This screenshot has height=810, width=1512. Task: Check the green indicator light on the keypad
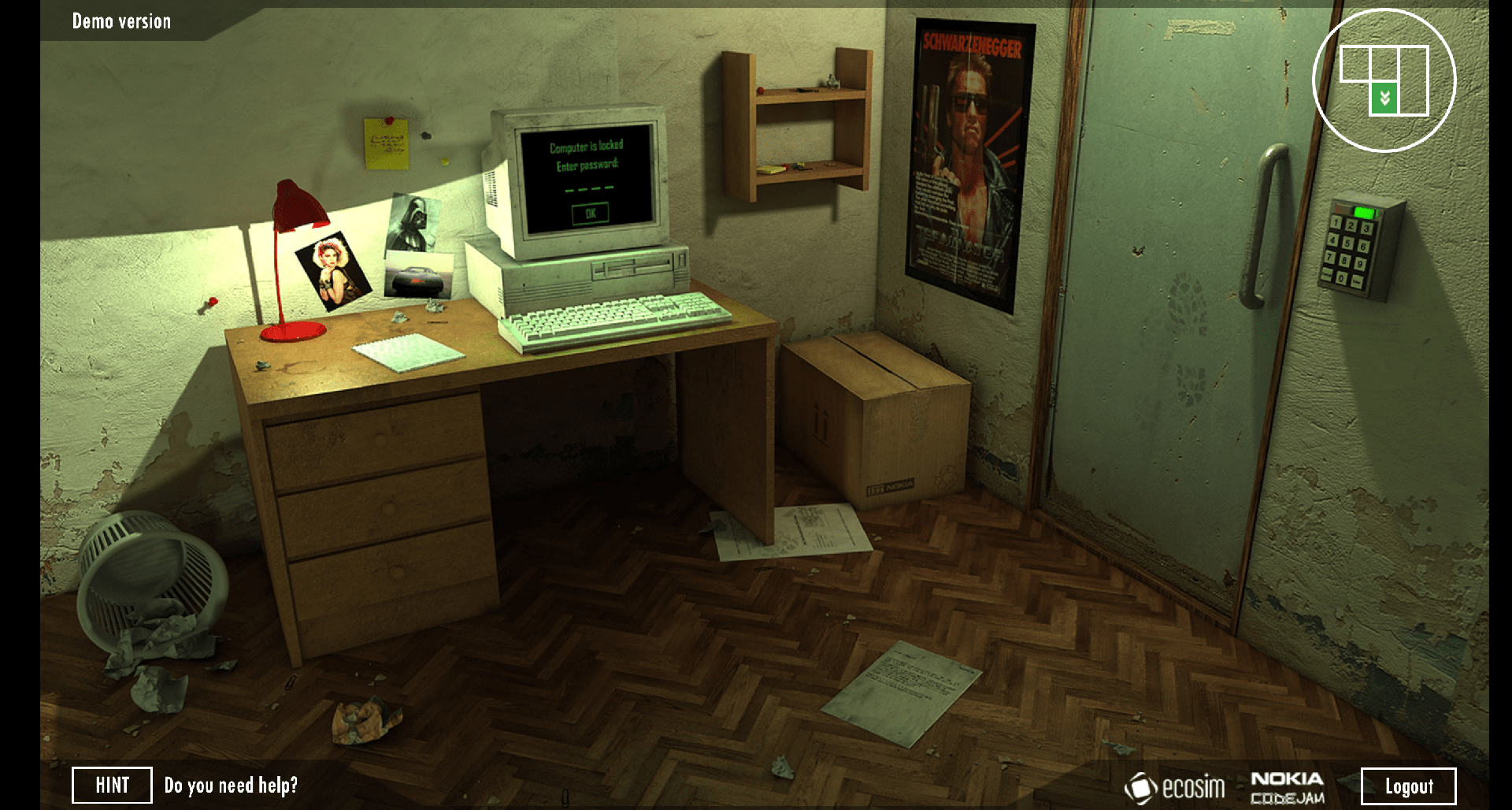pos(1362,214)
